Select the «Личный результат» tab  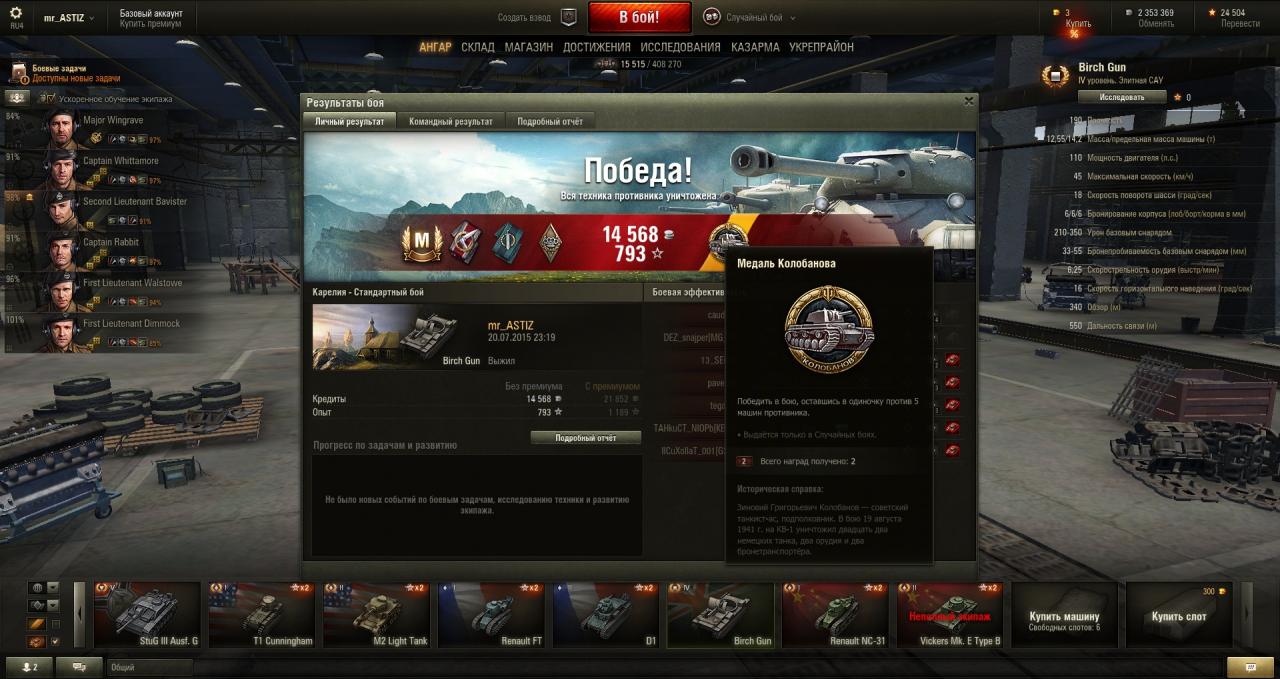pyautogui.click(x=349, y=121)
